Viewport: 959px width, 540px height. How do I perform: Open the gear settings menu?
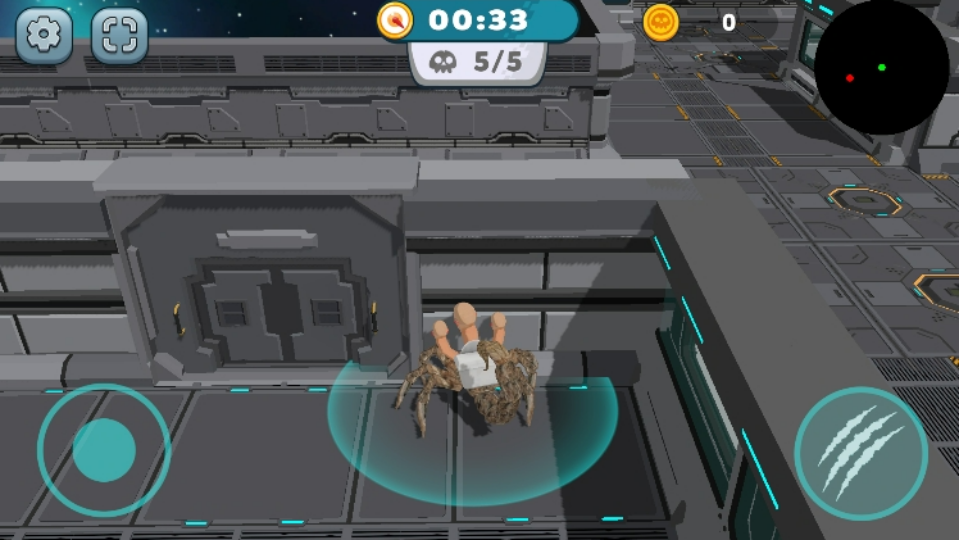pyautogui.click(x=43, y=35)
